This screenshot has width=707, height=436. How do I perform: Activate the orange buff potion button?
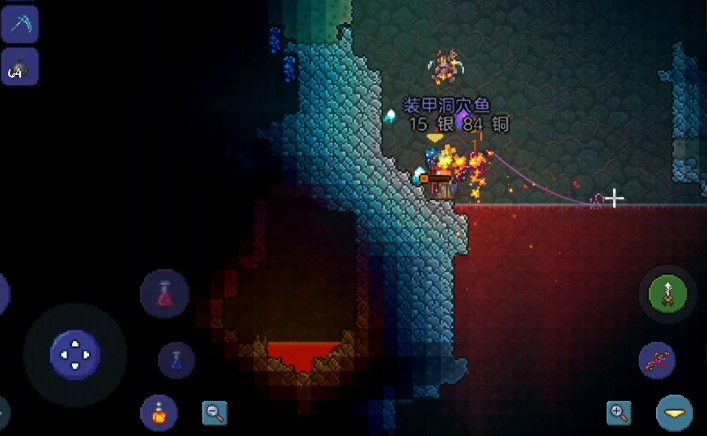pyautogui.click(x=159, y=411)
